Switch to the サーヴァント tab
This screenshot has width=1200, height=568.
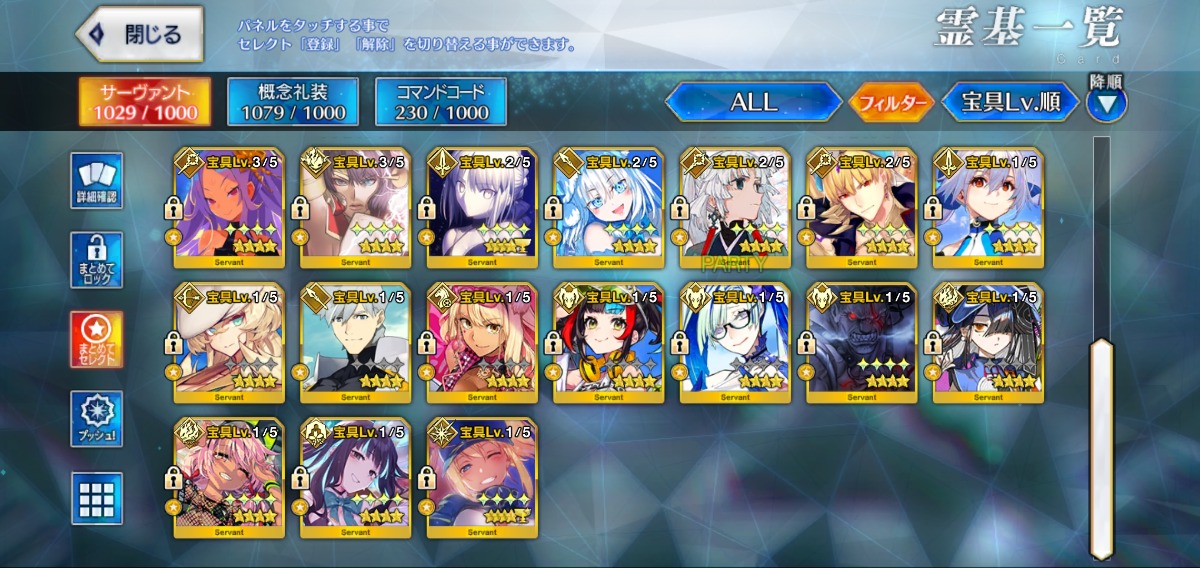pos(146,101)
